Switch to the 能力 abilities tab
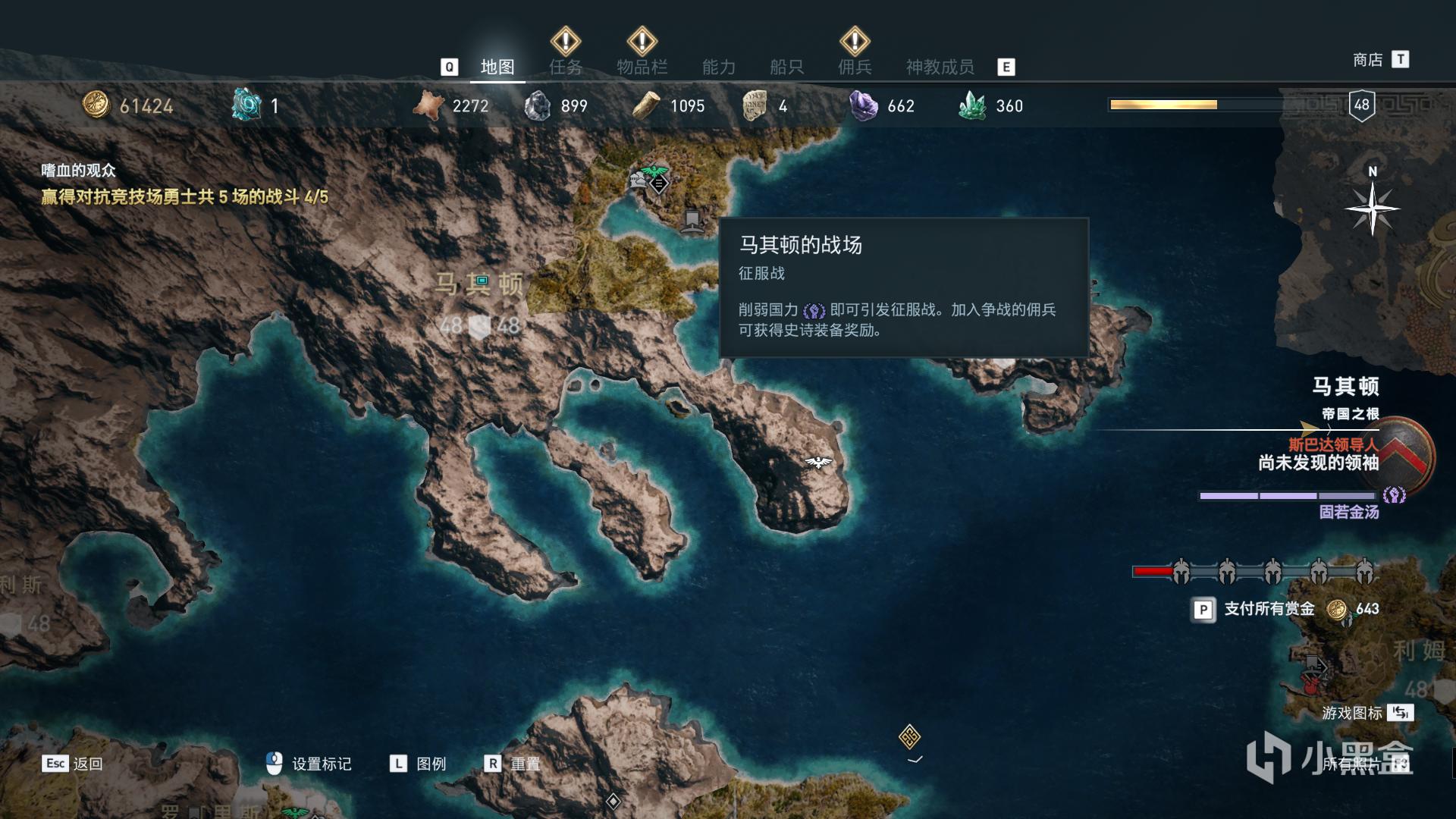The image size is (1456, 819). (718, 67)
